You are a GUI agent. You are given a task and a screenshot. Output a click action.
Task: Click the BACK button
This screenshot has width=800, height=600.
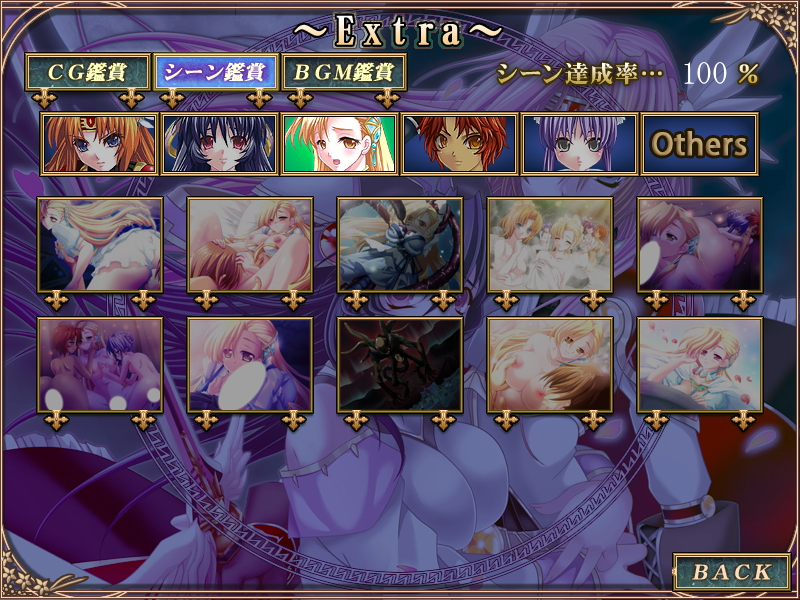pos(733,572)
